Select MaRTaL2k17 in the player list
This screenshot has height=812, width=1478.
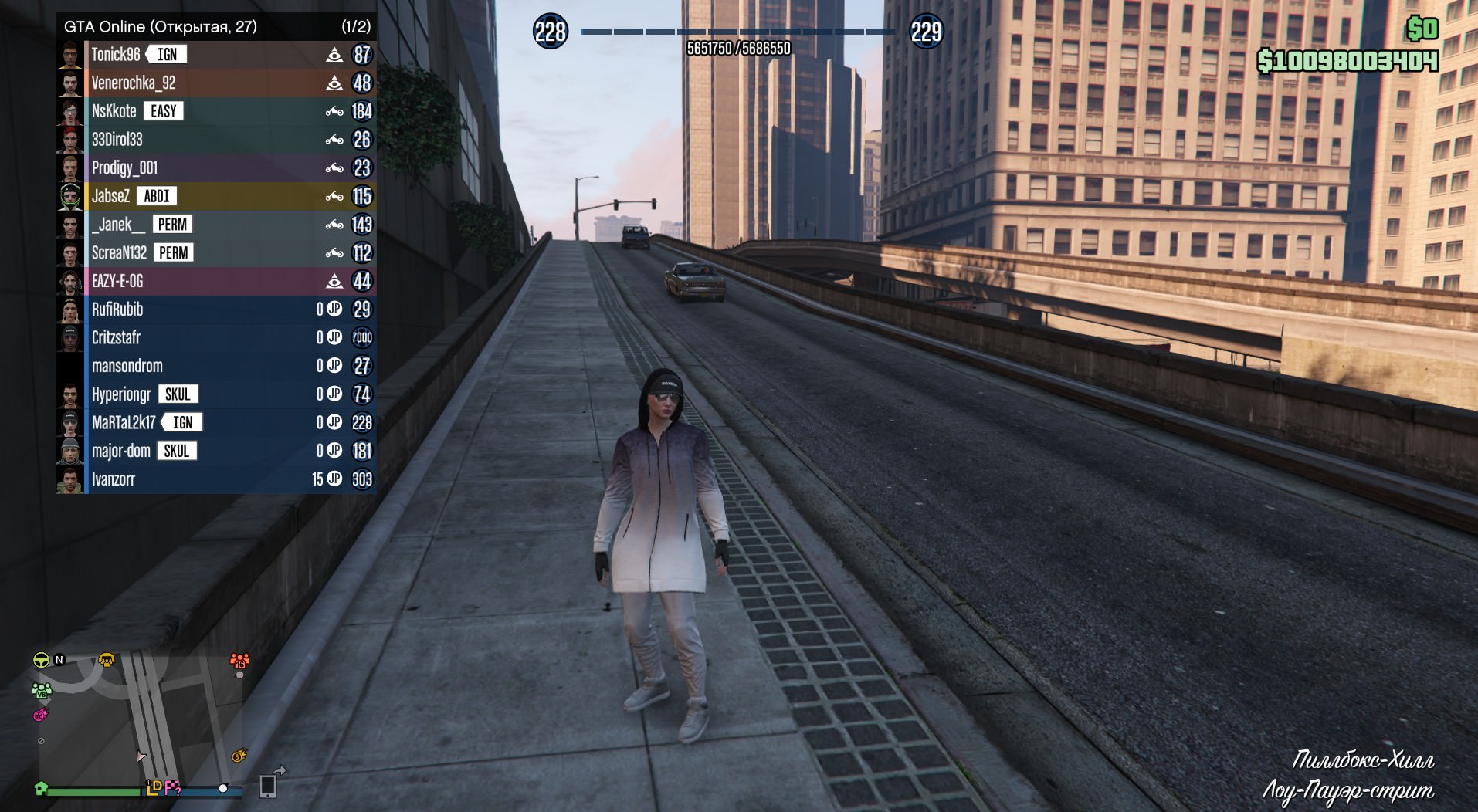click(124, 423)
